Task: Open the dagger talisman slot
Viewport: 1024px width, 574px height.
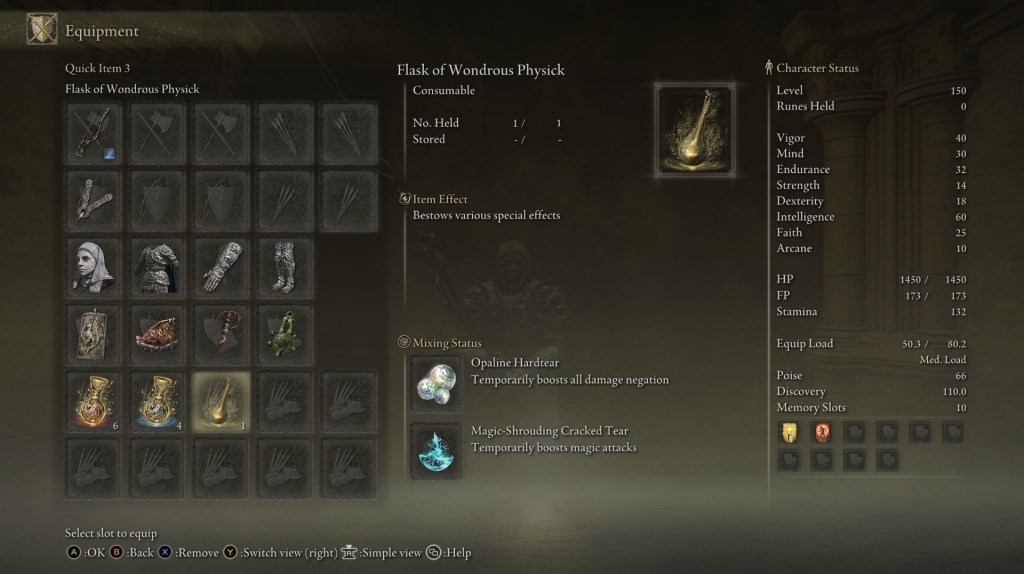Action: click(x=221, y=332)
